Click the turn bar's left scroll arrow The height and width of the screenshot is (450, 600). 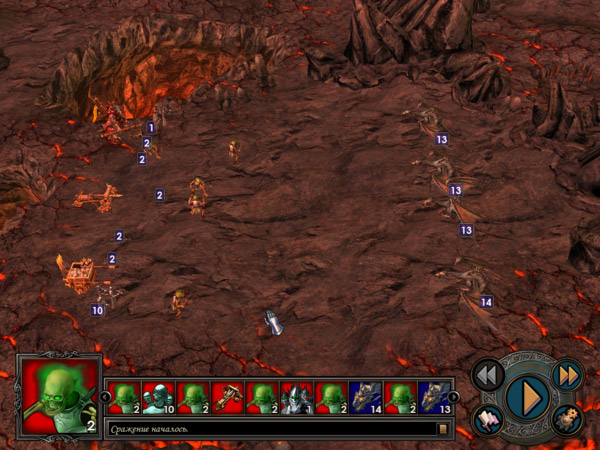point(105,397)
